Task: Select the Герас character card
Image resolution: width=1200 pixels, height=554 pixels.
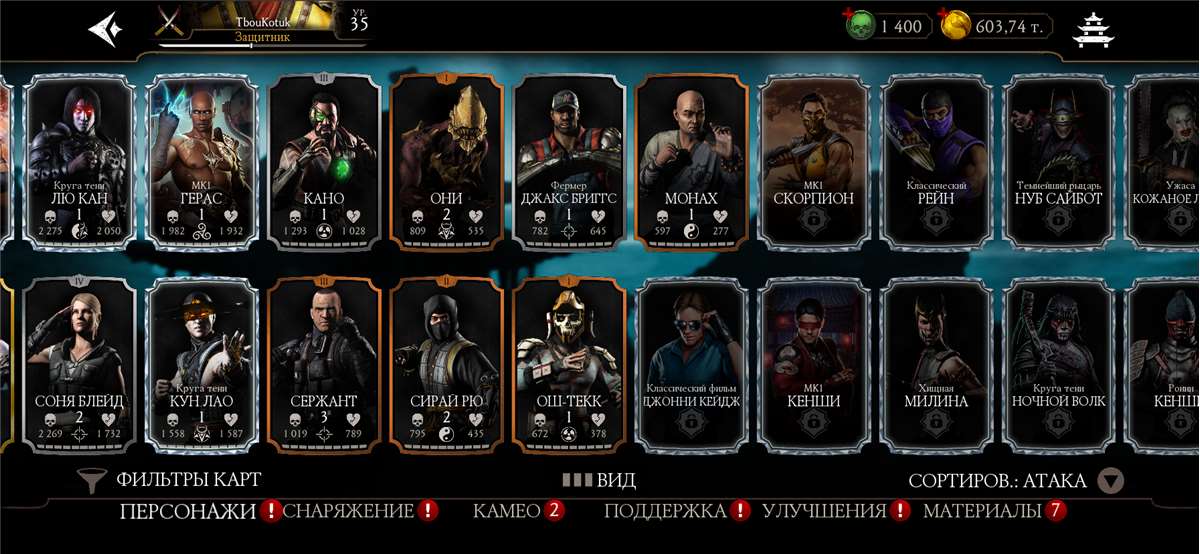Action: click(x=202, y=160)
